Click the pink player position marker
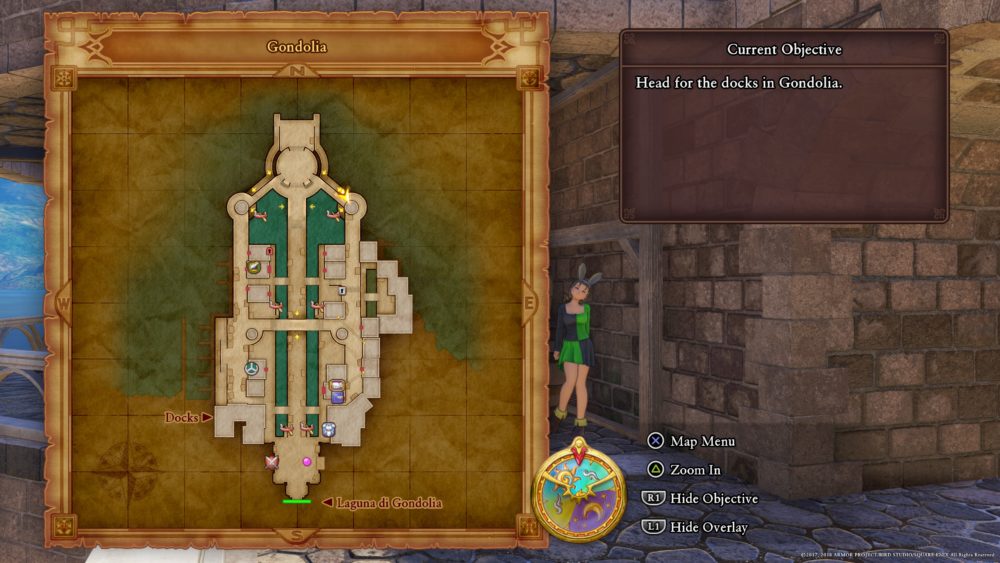Screen dimensions: 1000x563 307,462
